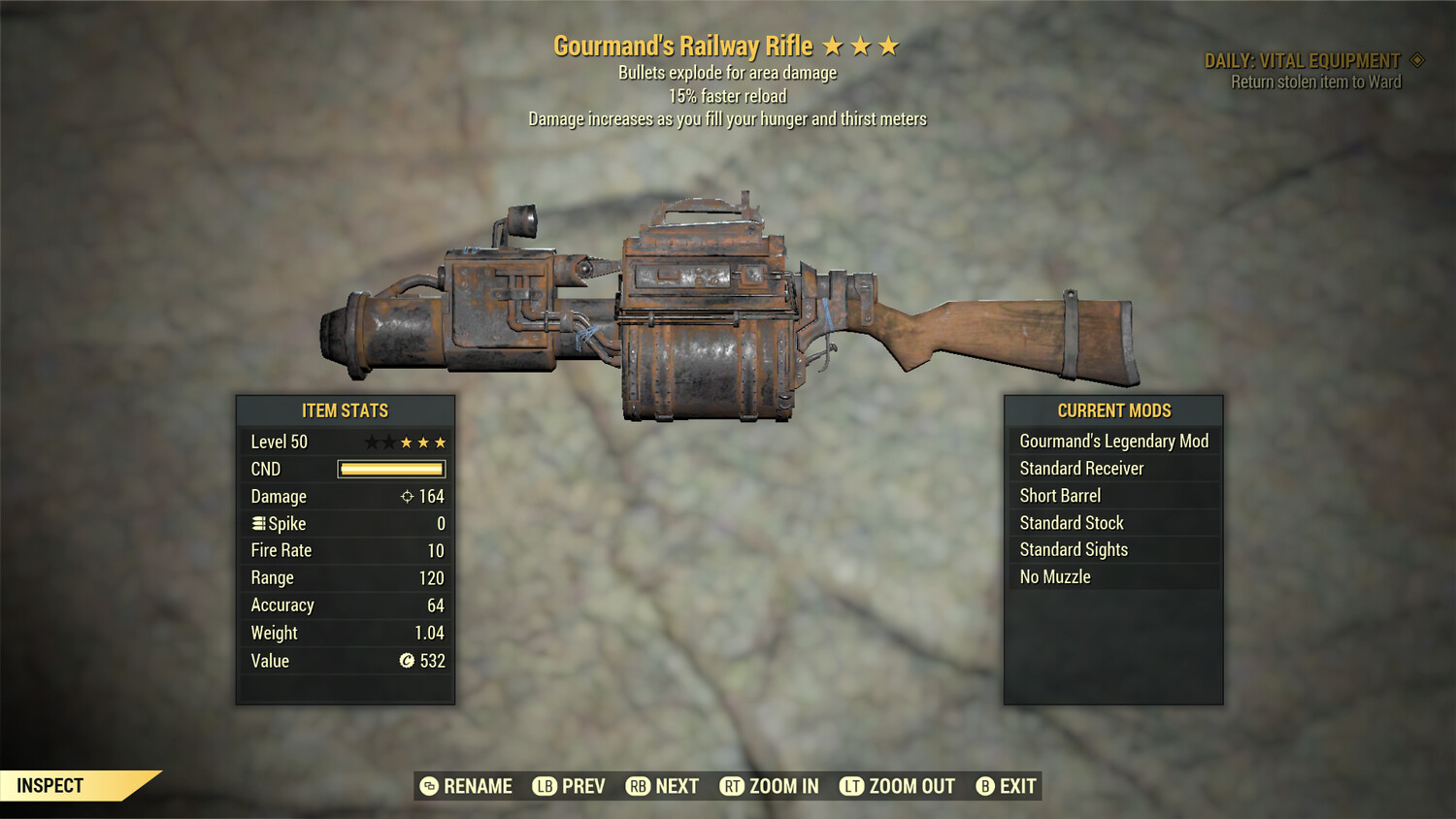Select the CURRENT MODS panel header
Image resolution: width=1456 pixels, height=819 pixels.
pyautogui.click(x=1113, y=410)
